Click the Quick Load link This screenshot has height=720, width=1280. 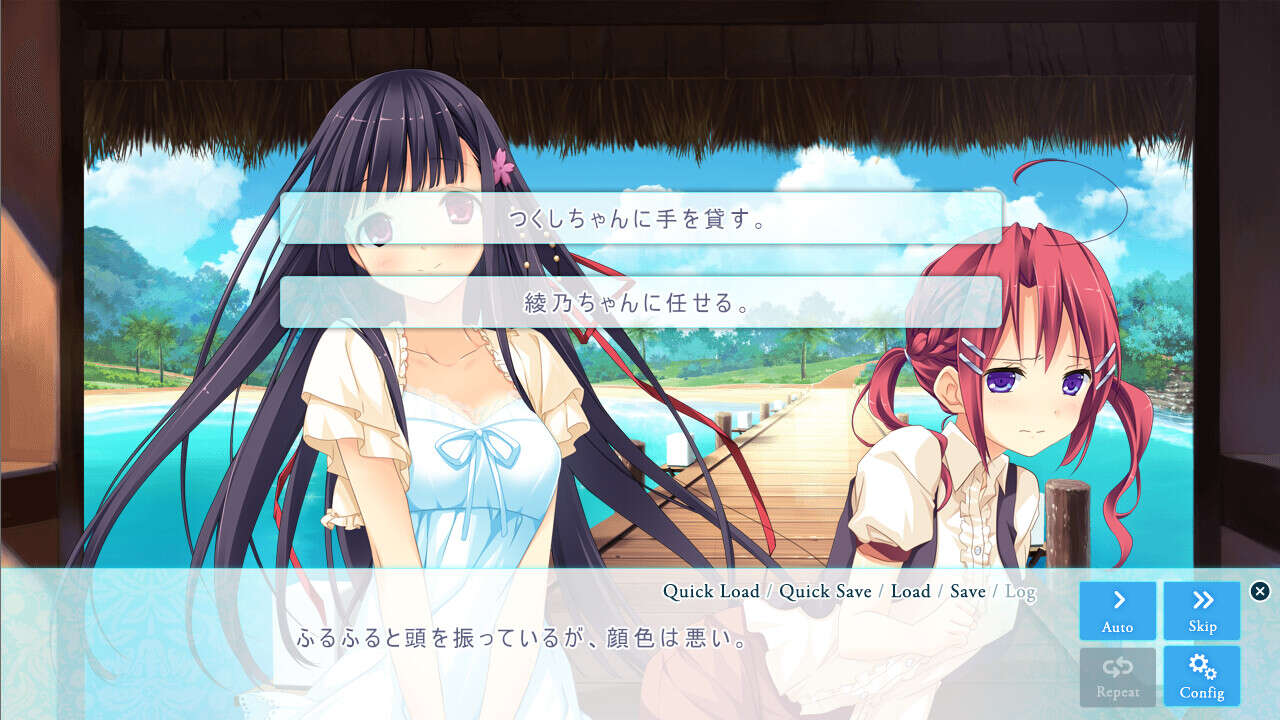(711, 591)
